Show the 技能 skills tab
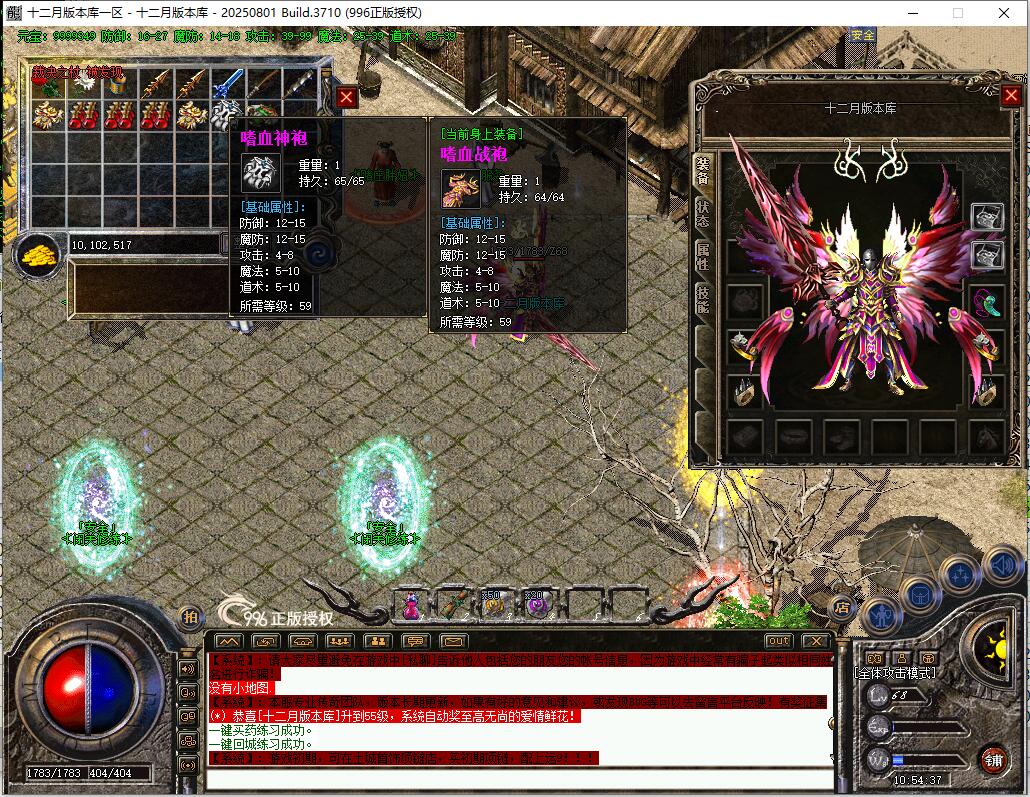This screenshot has width=1030, height=797. 702,299
